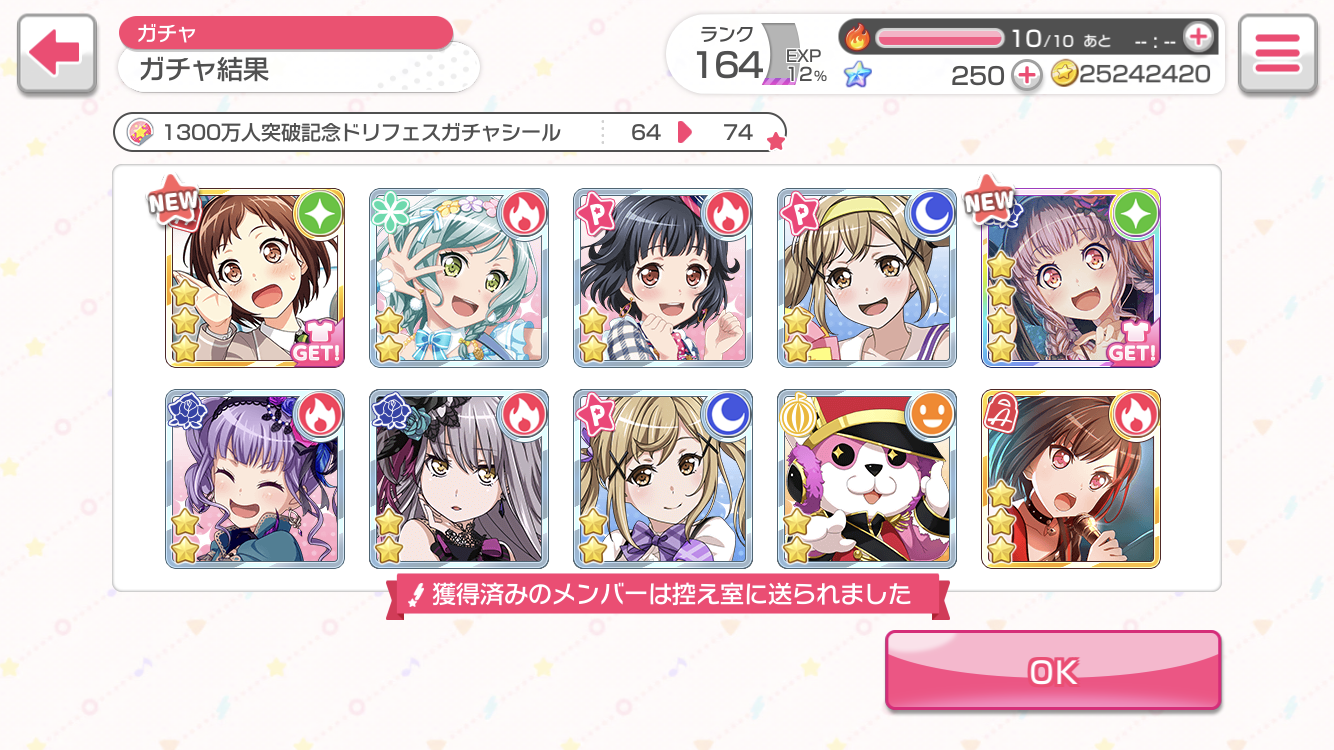The height and width of the screenshot is (750, 1334).
Task: Select the silver-haired girl in black dress card
Action: pyautogui.click(x=459, y=479)
